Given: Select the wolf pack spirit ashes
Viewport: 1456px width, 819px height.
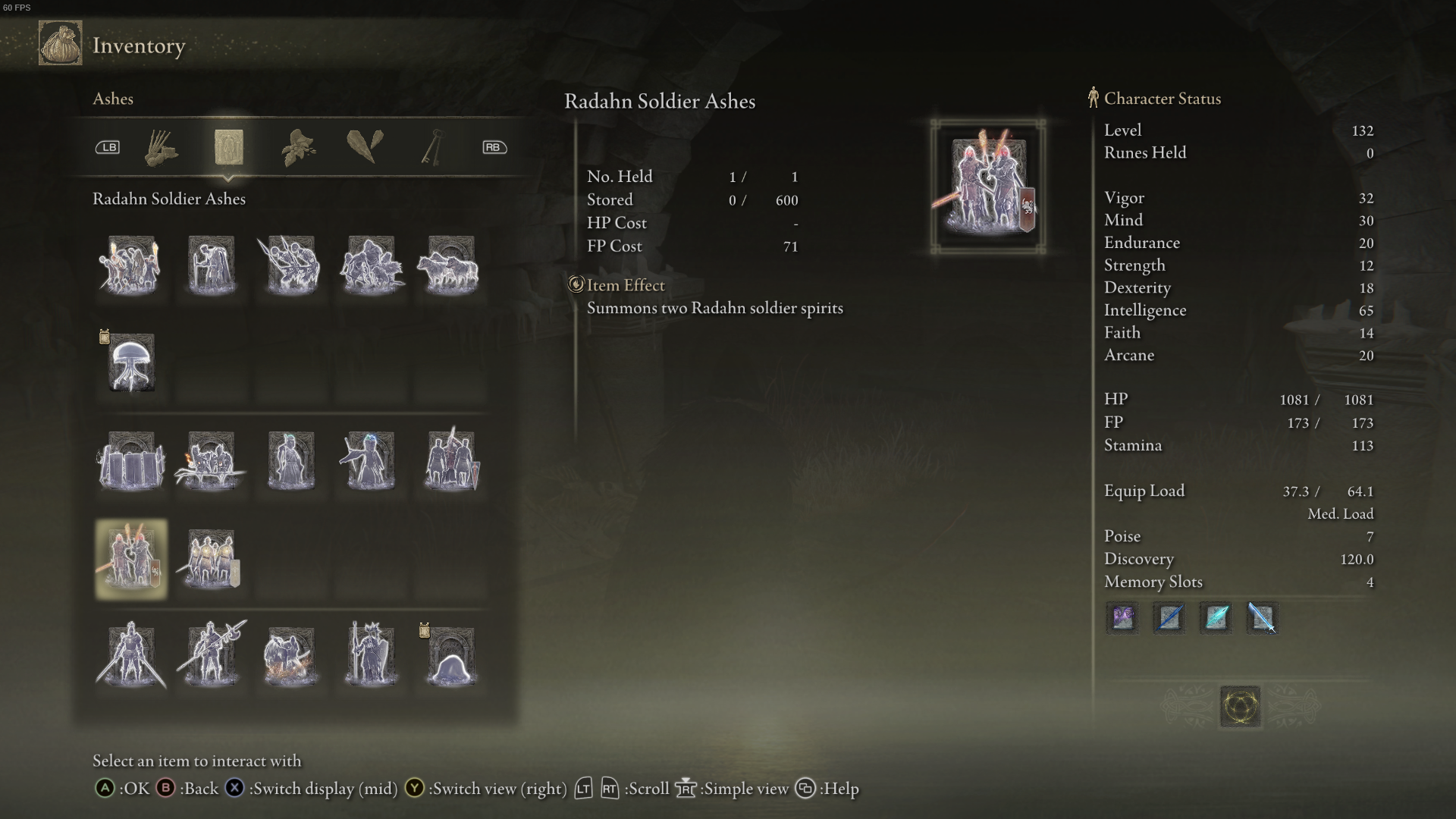Looking at the screenshot, I should 450,264.
